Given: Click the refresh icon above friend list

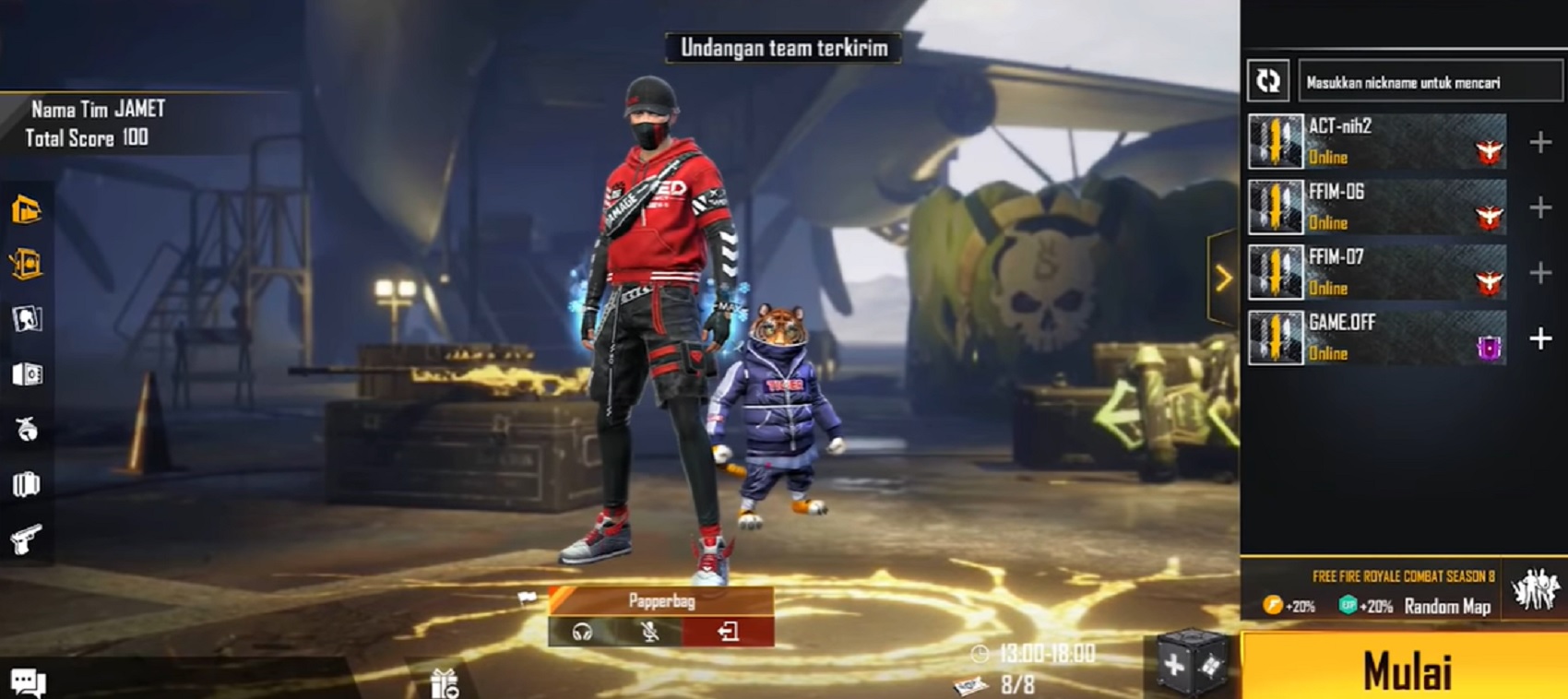Looking at the screenshot, I should click(1269, 81).
